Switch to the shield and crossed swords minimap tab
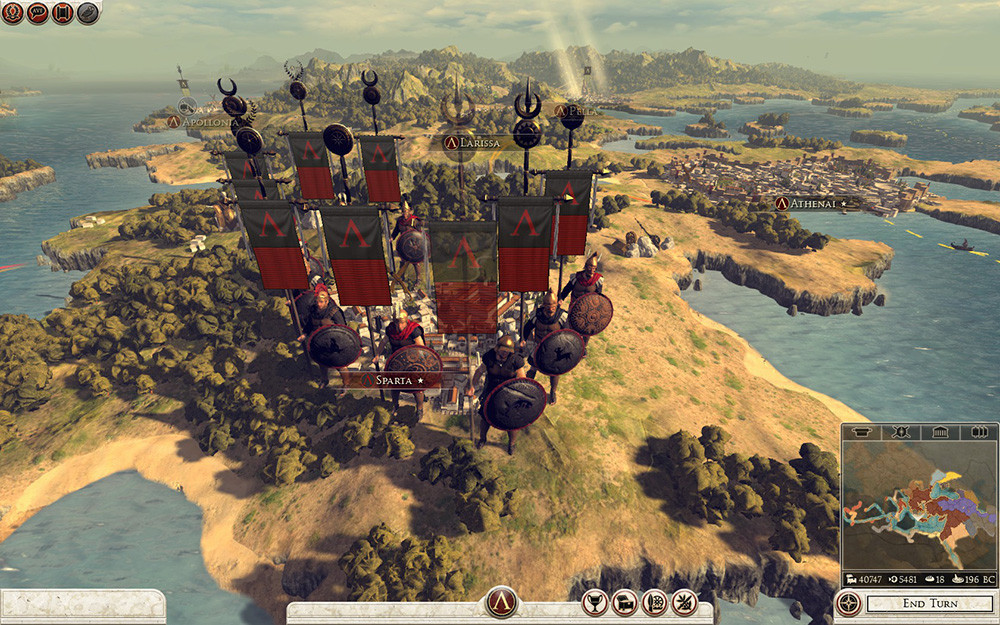The width and height of the screenshot is (1000, 625). pos(899,432)
